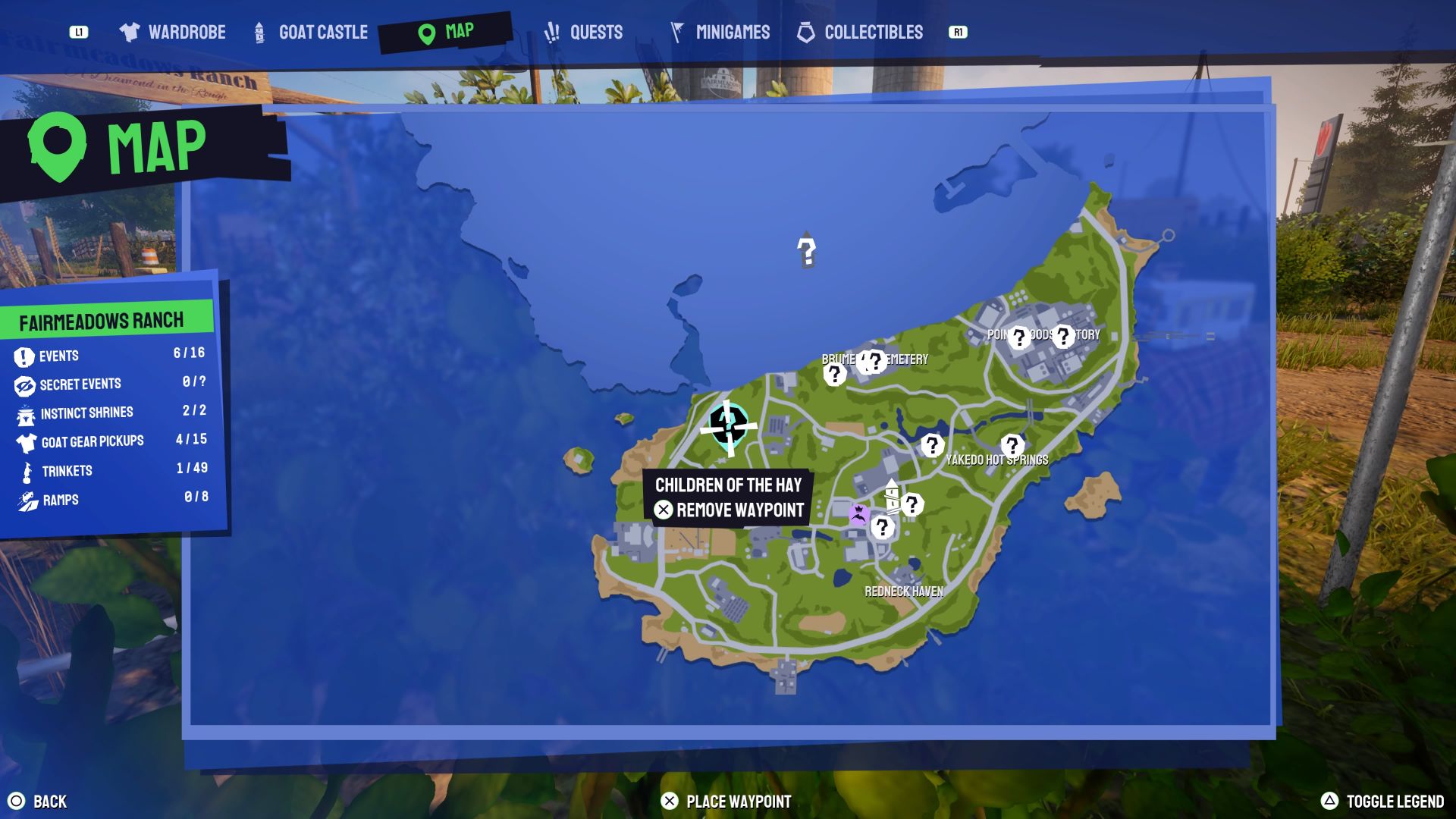
Task: Click the R1 tab shortcut button
Action: pos(957,33)
